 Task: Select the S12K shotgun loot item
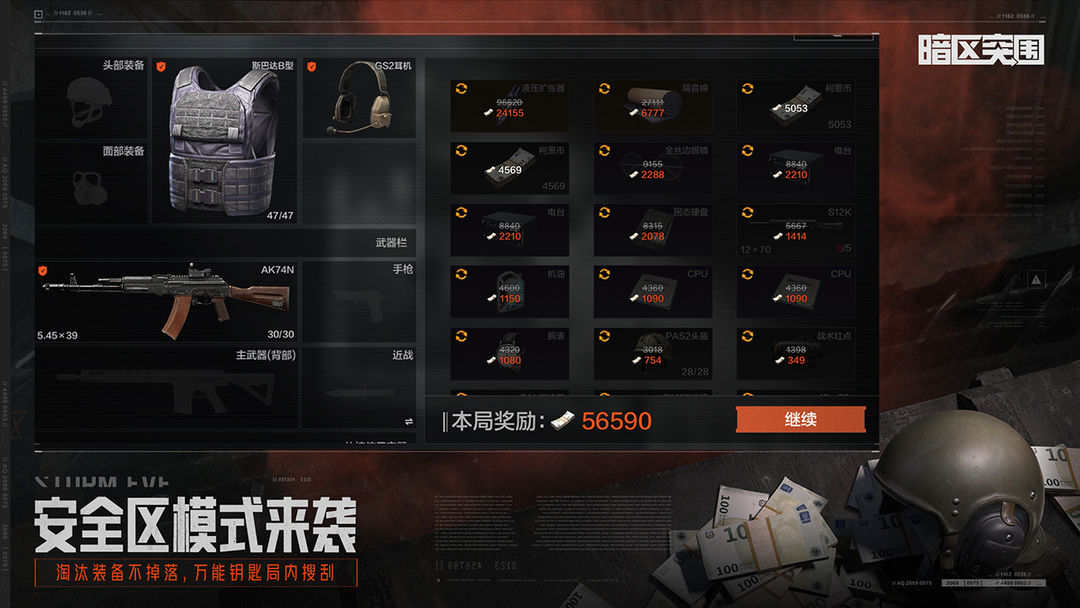796,230
